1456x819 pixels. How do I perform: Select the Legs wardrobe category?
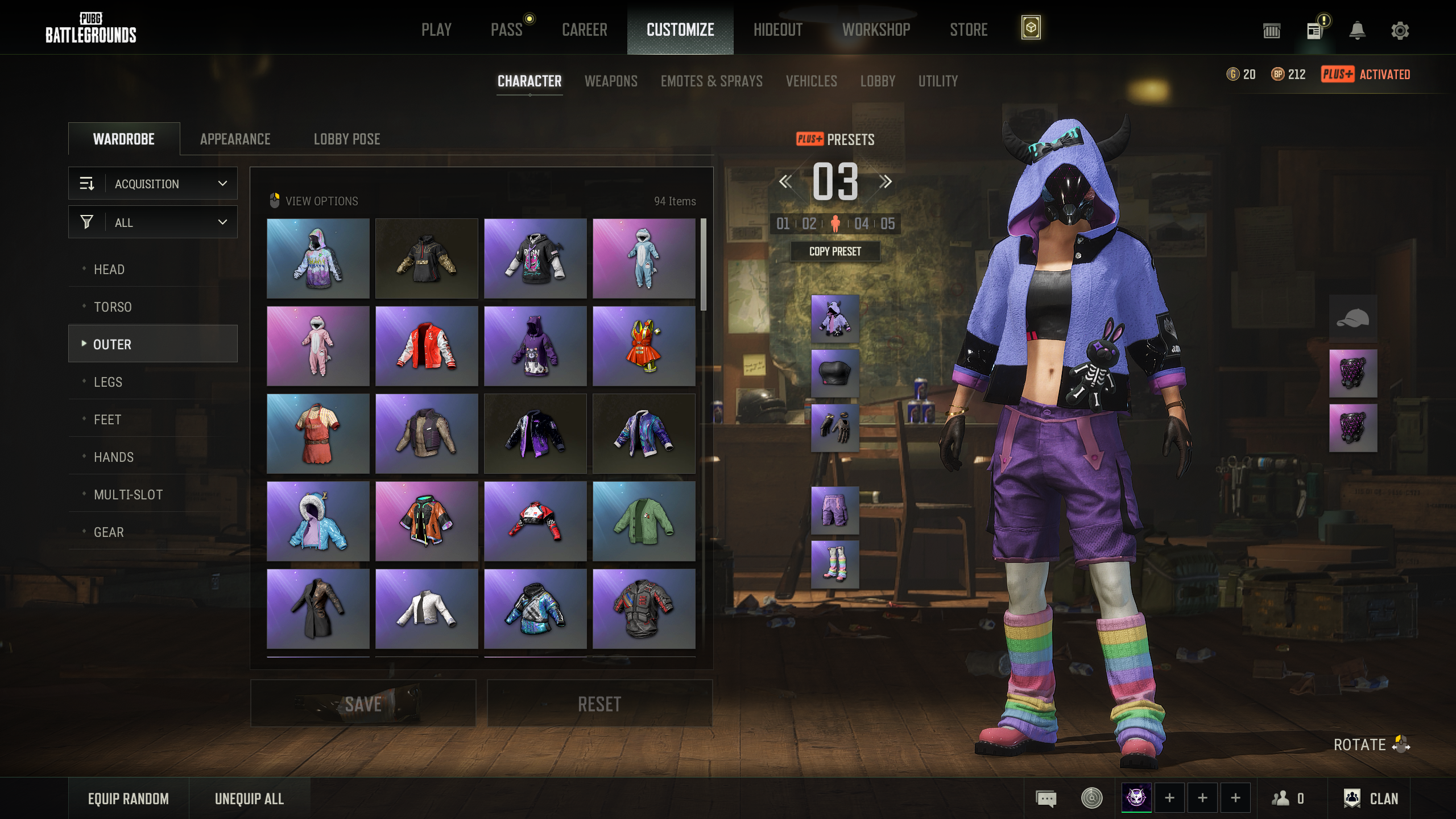tap(108, 382)
